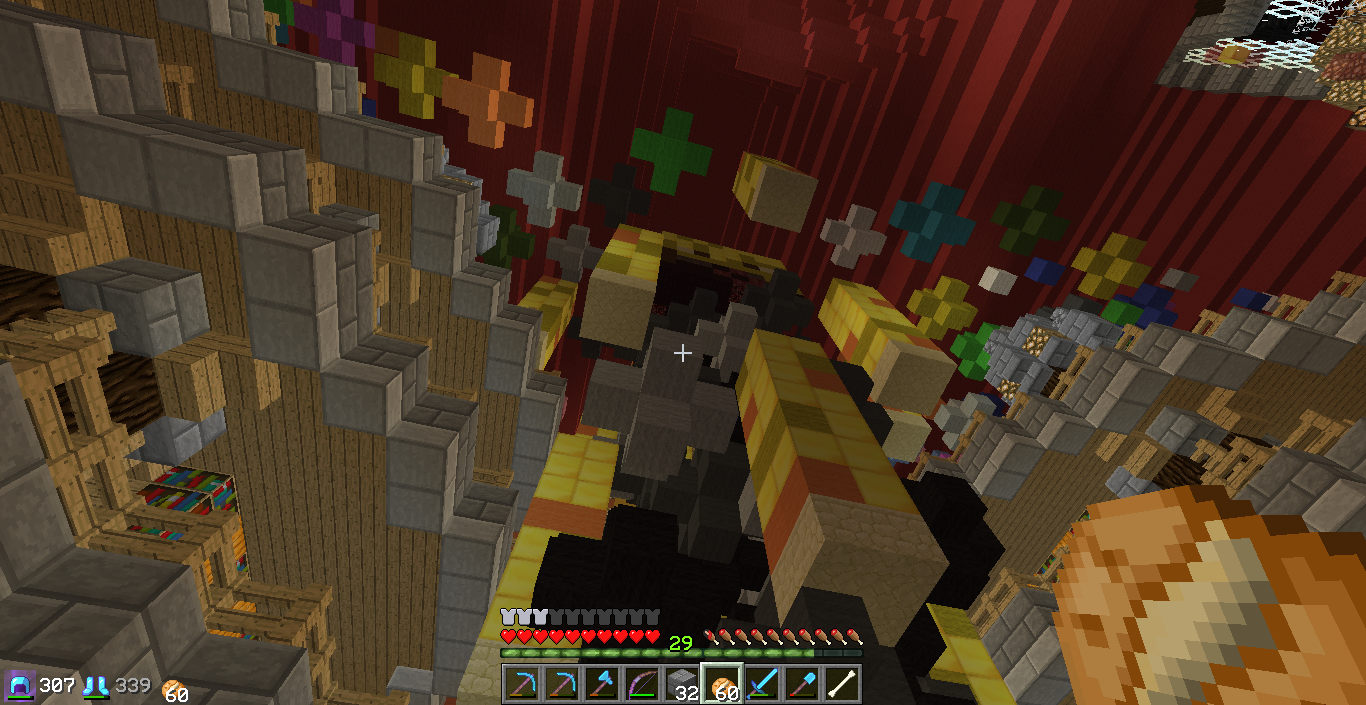Select the enchanted bow hotbar slot
The width and height of the screenshot is (1366, 705).
pos(641,684)
